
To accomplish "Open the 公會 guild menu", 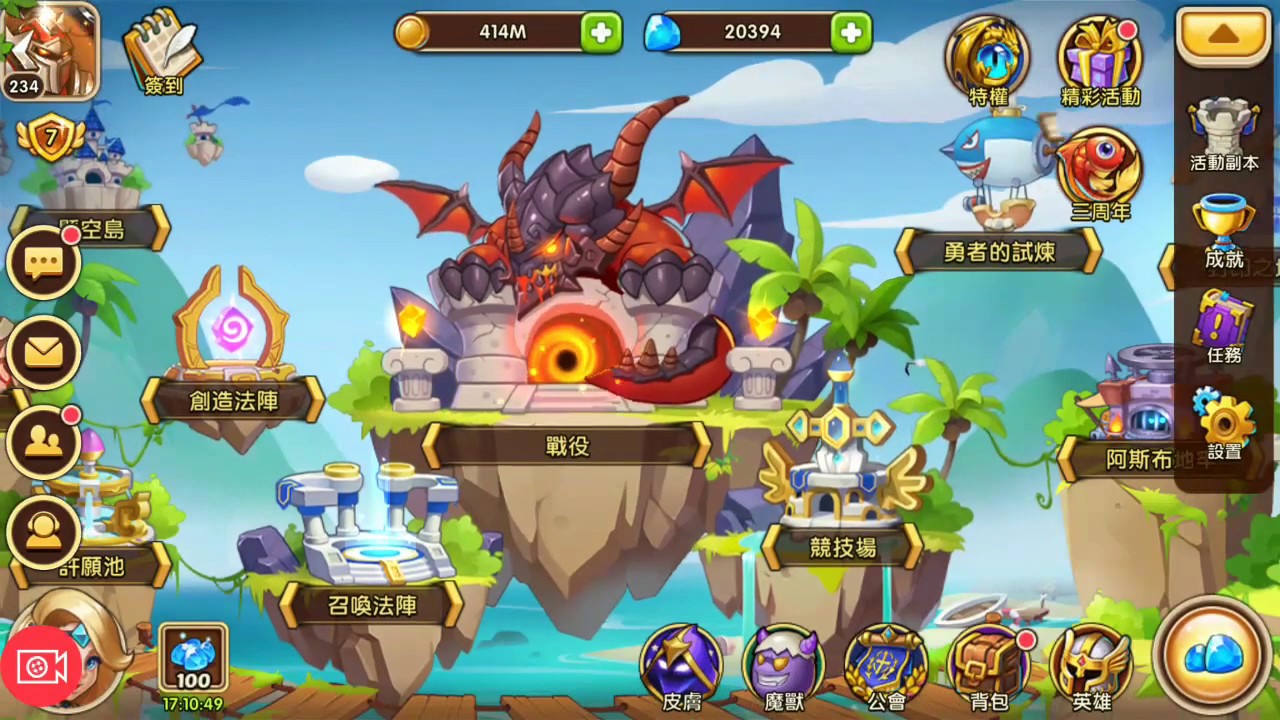I will tap(886, 667).
